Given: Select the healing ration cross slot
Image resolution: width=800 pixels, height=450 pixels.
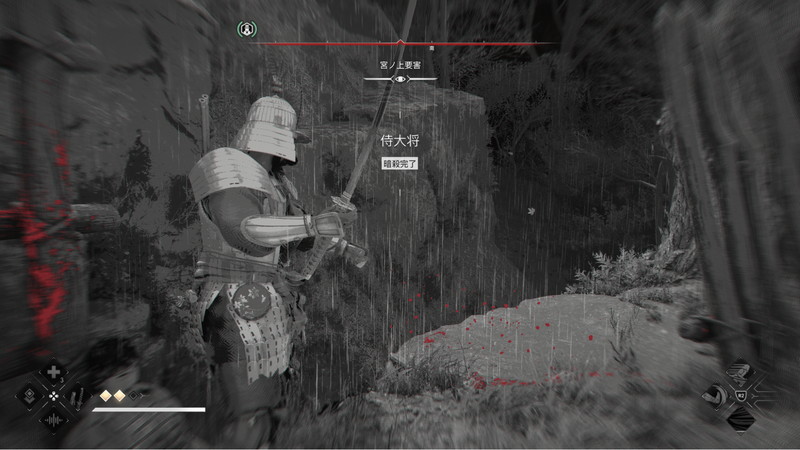Looking at the screenshot, I should (53, 373).
